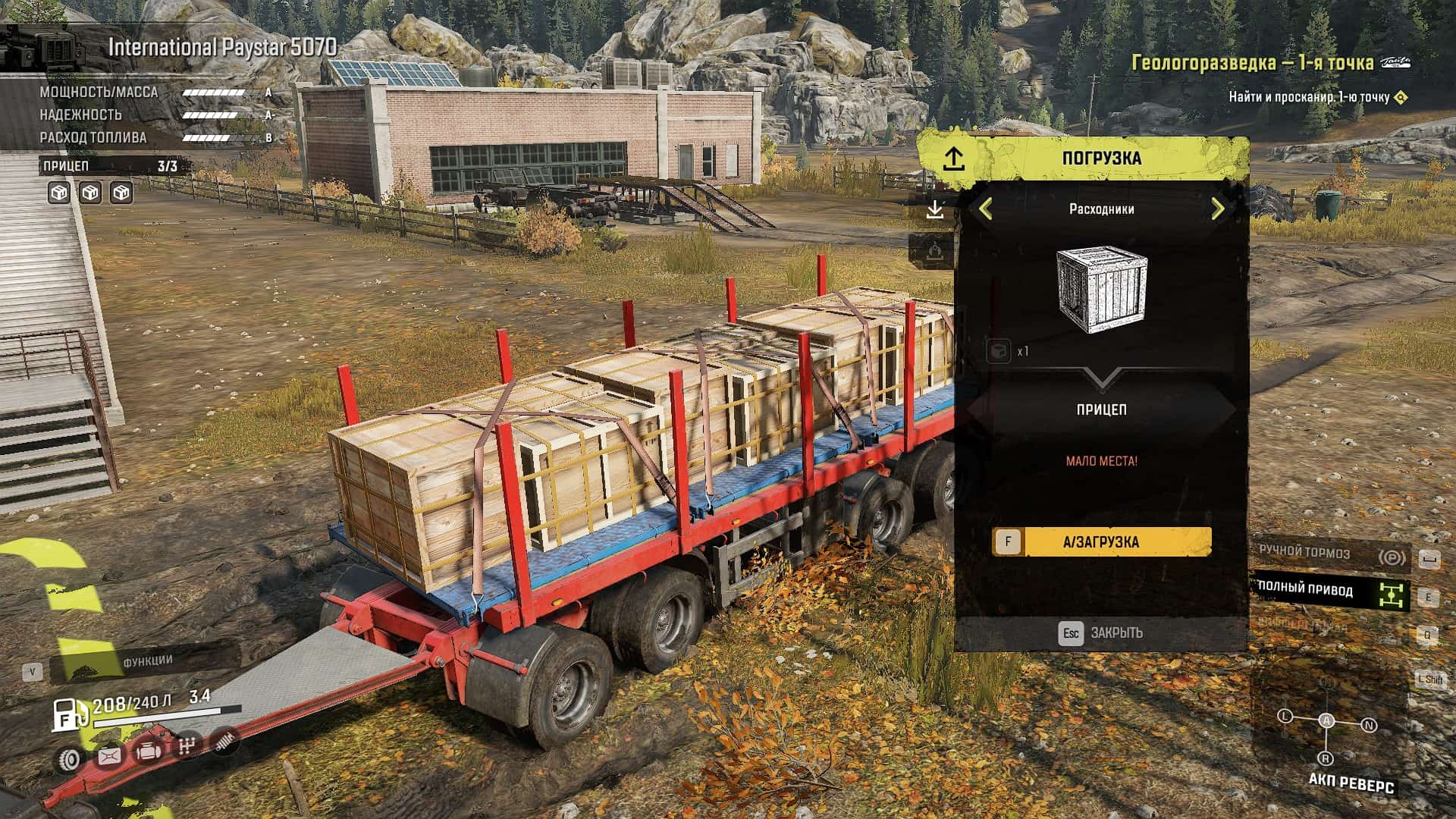1456x819 pixels.
Task: Shift gearbox to R reverse
Action: 1326,758
